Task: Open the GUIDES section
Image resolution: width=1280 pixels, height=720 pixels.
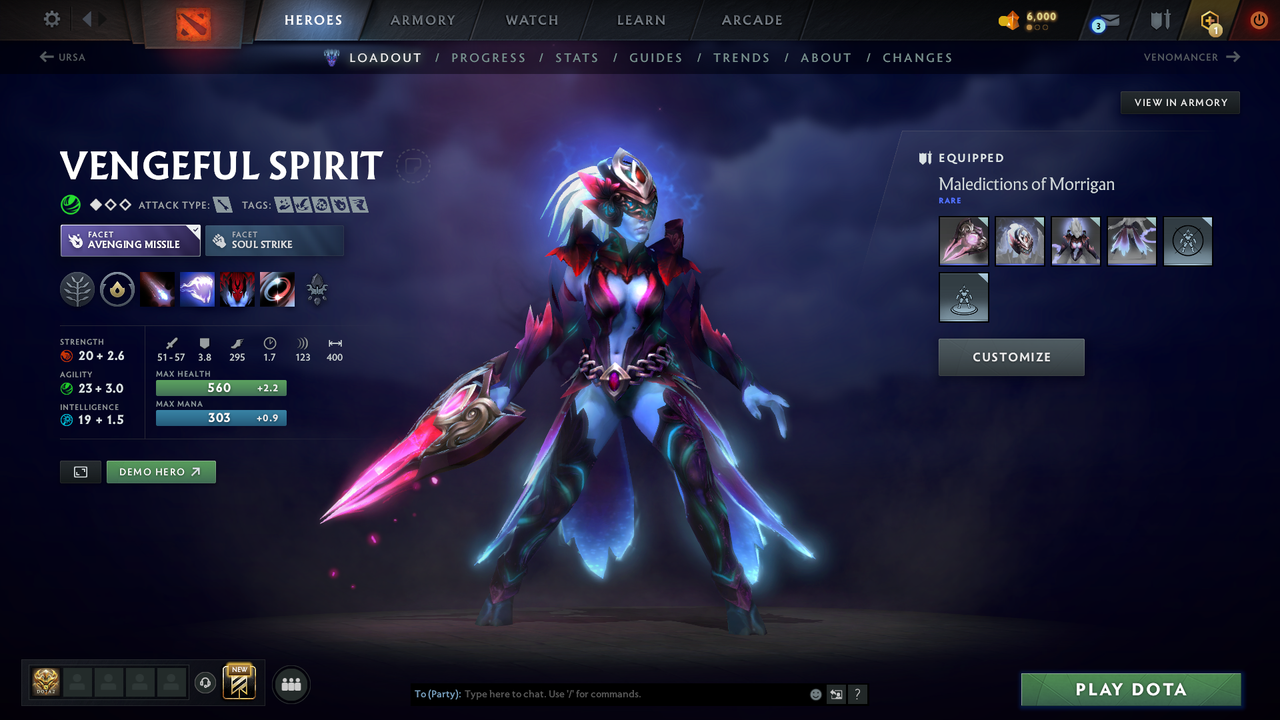Action: 656,57
